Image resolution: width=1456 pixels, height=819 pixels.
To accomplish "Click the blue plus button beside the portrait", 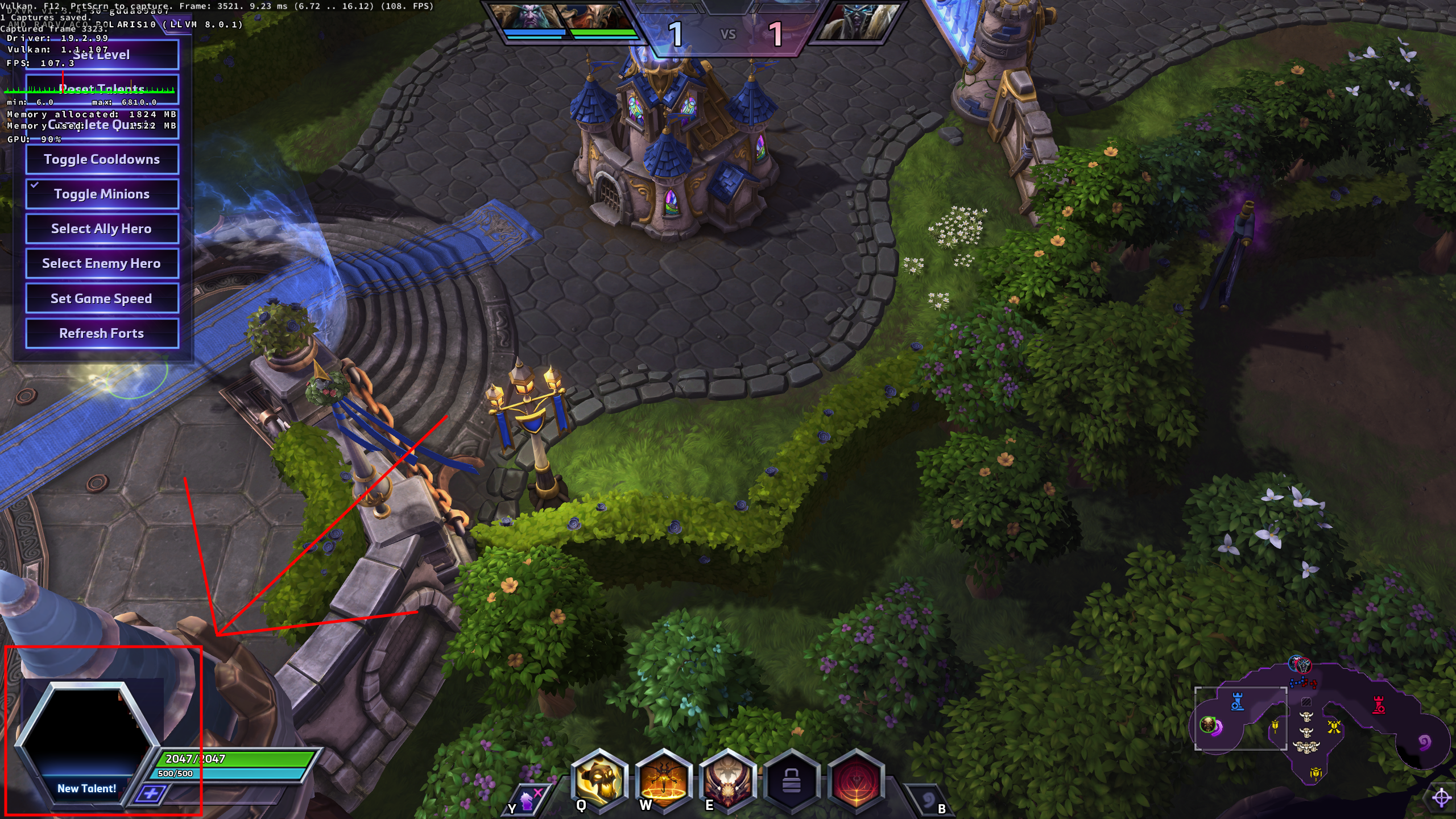I will click(150, 793).
